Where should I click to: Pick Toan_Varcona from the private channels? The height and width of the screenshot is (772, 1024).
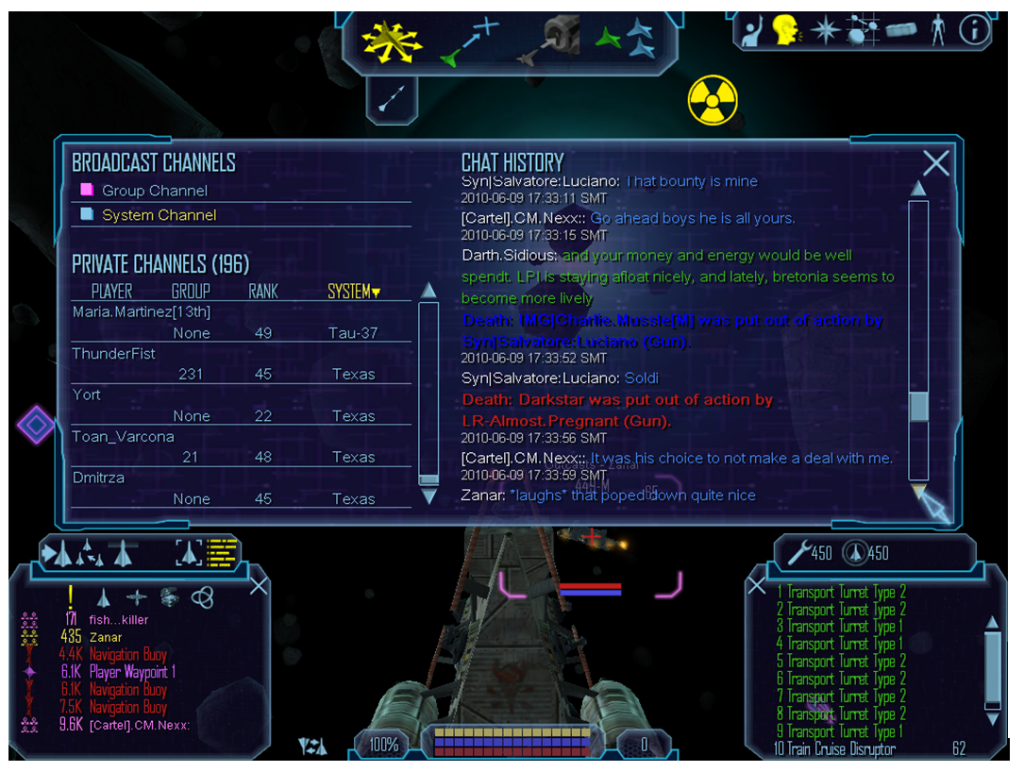tap(123, 437)
